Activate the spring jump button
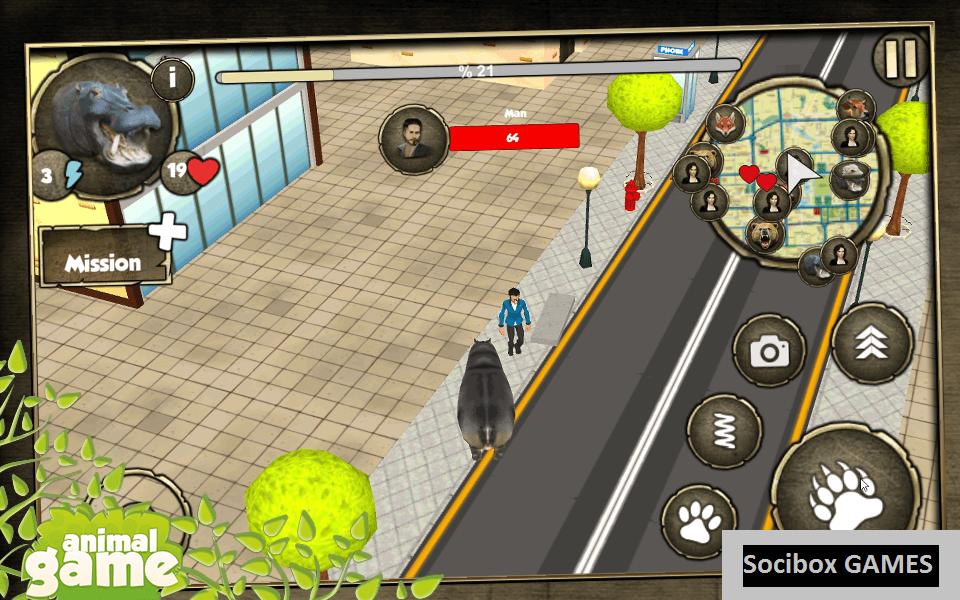The image size is (960, 600). click(724, 431)
